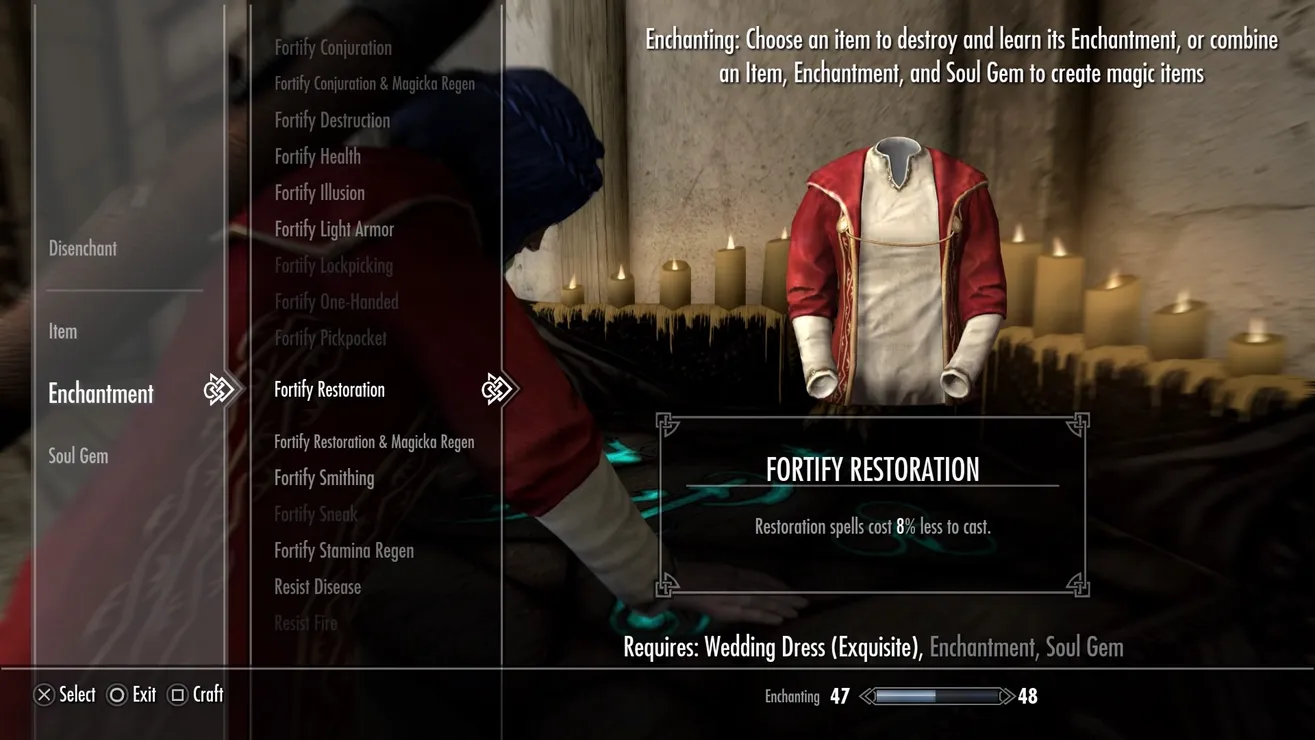The width and height of the screenshot is (1315, 740).
Task: Select the Fortify Destruction enchantment
Action: (x=332, y=120)
